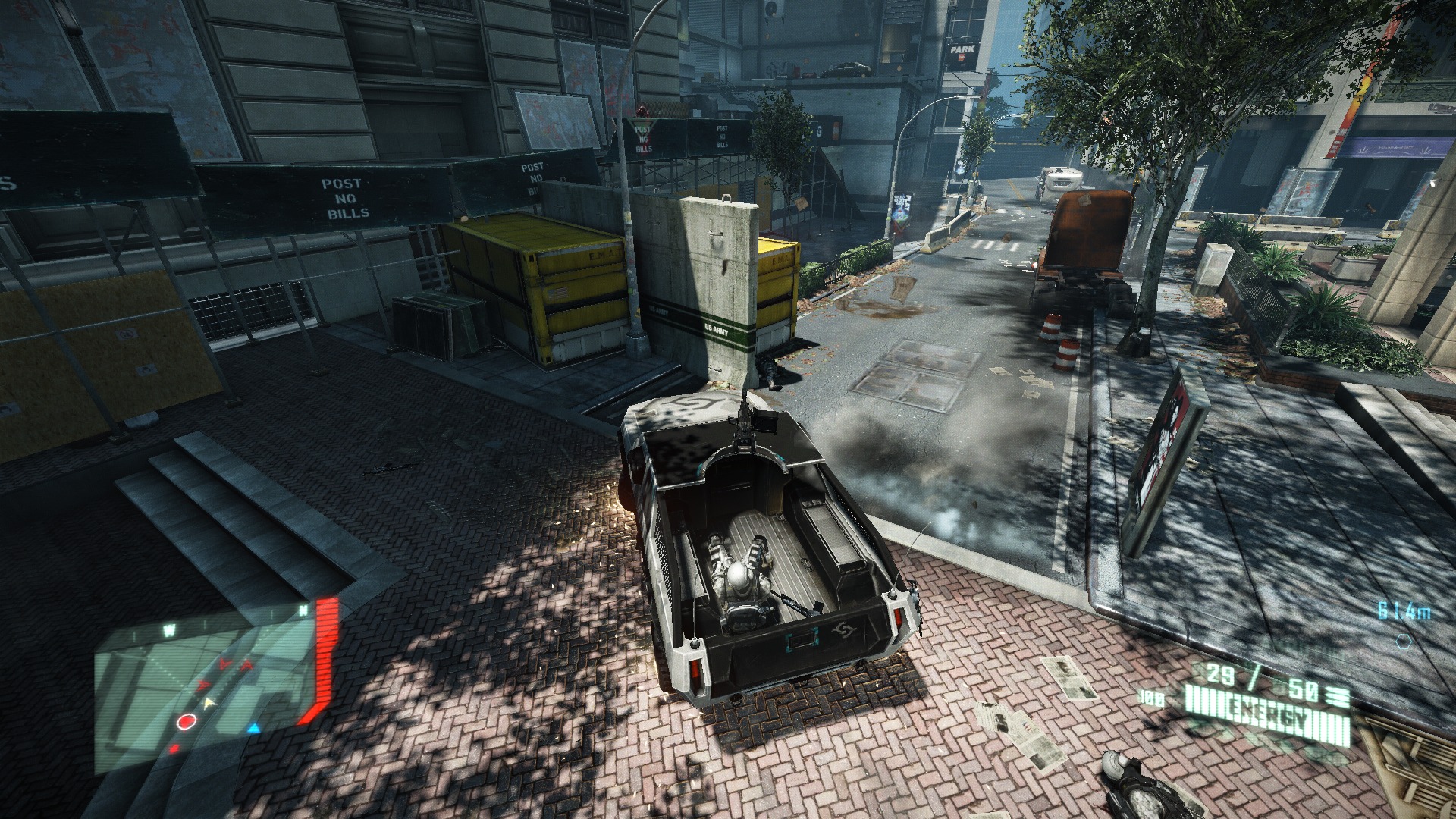1456x819 pixels.
Task: Select the blue triangle marker on the minimap
Action: click(x=254, y=730)
